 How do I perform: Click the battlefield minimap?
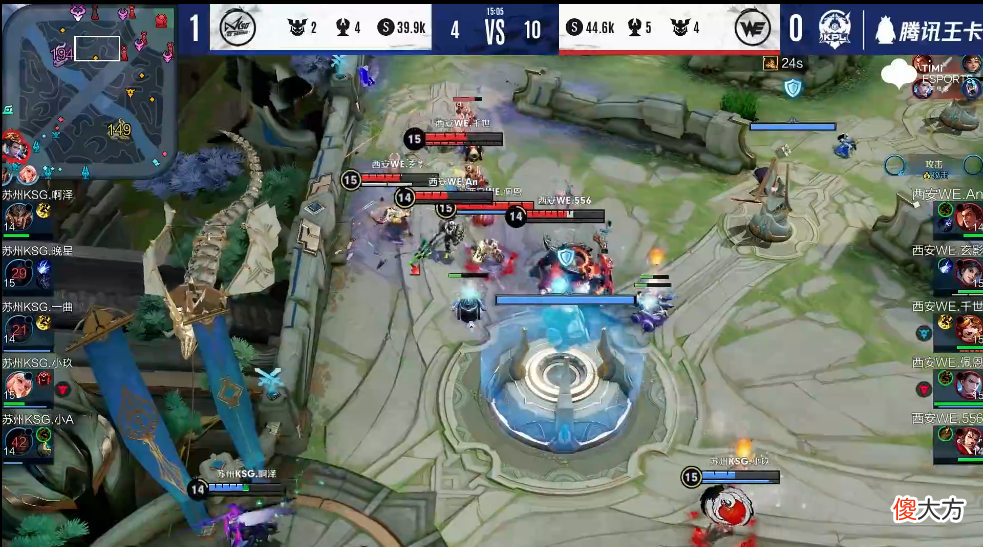point(89,90)
